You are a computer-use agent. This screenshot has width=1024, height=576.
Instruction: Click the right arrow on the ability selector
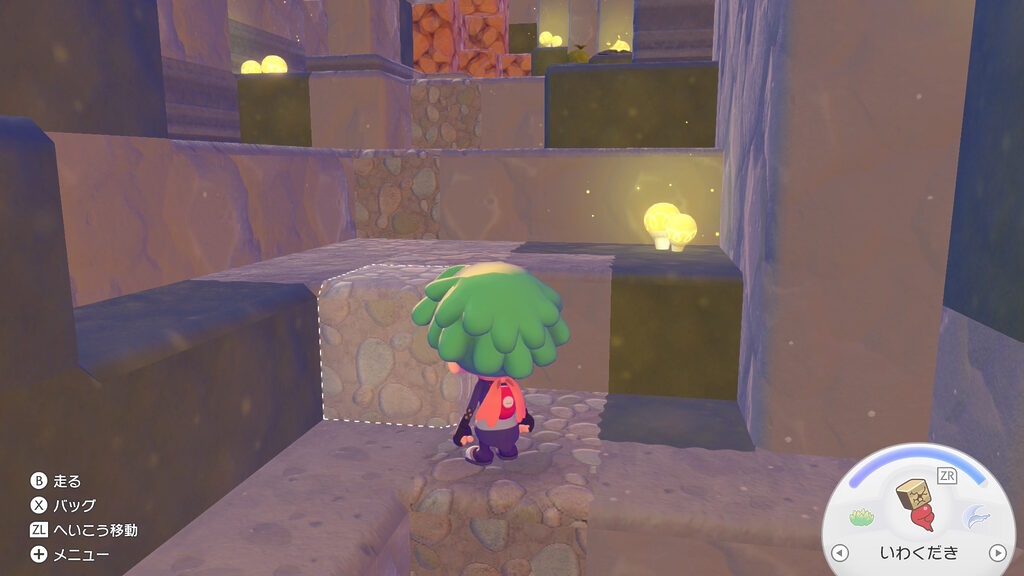[x=997, y=552]
